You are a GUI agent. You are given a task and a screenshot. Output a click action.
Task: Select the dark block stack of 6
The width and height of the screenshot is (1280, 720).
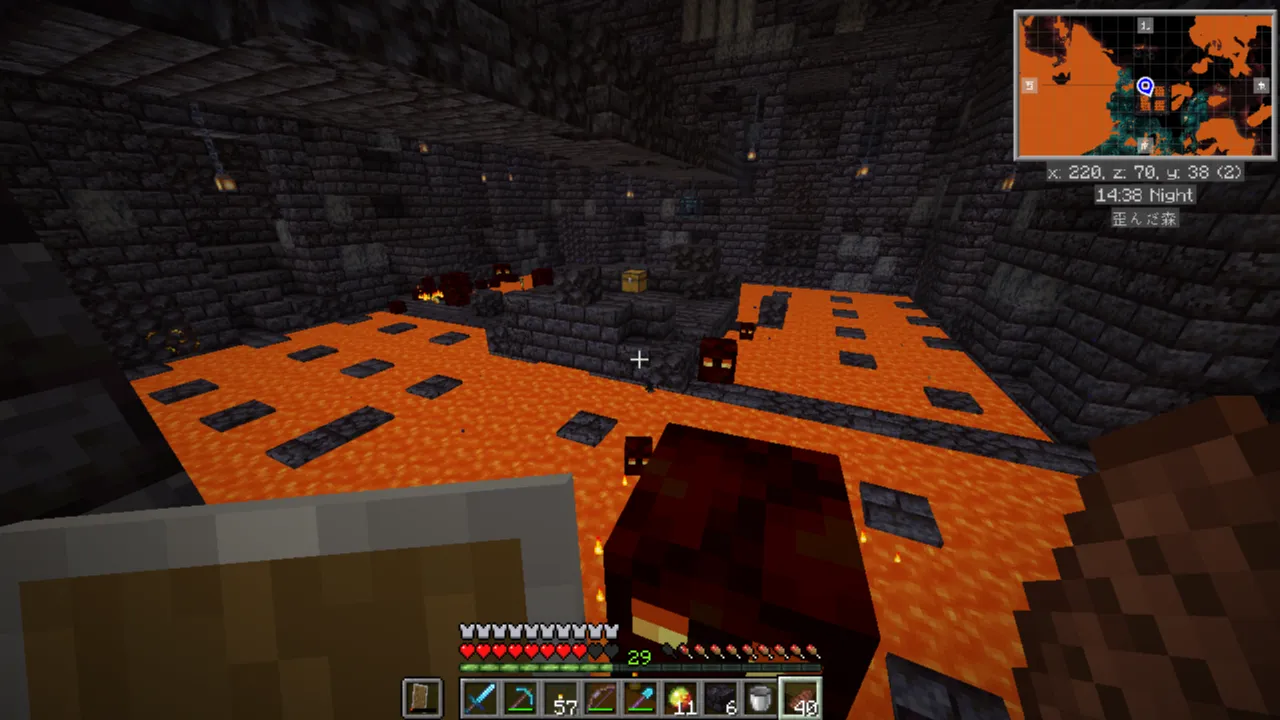coord(721,697)
